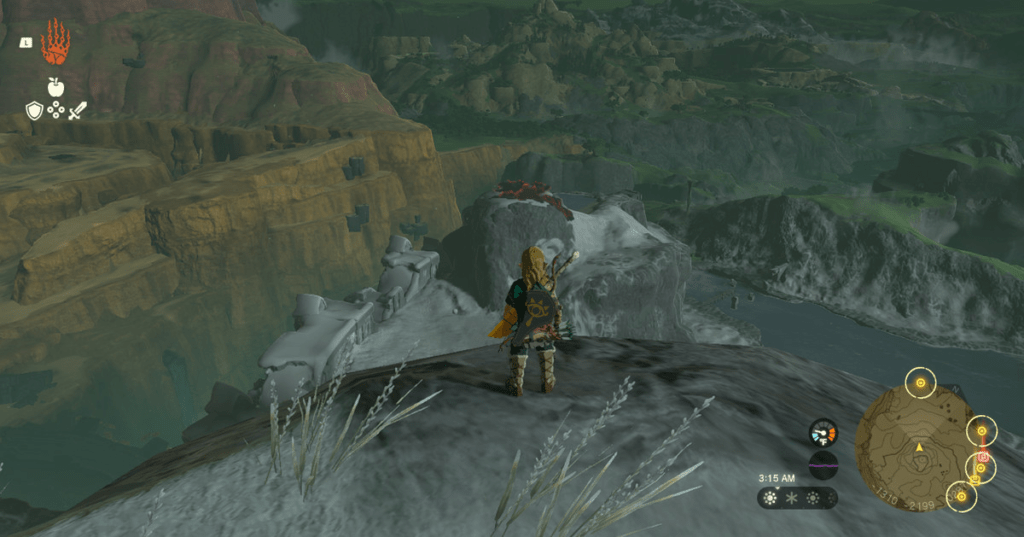
Task: Open the circular minimap
Action: [x=917, y=447]
